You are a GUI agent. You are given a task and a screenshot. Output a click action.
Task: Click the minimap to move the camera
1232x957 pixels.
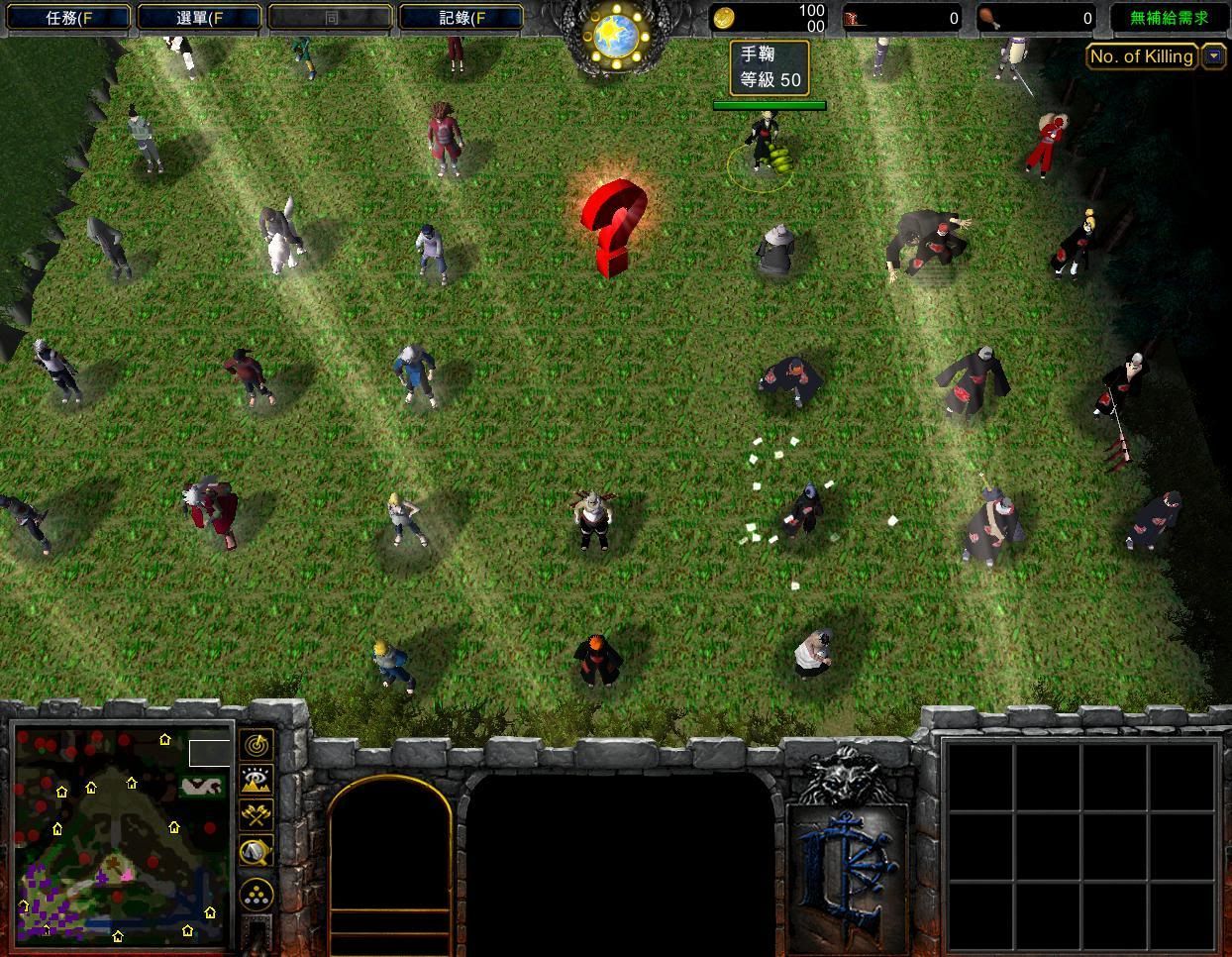click(x=121, y=834)
